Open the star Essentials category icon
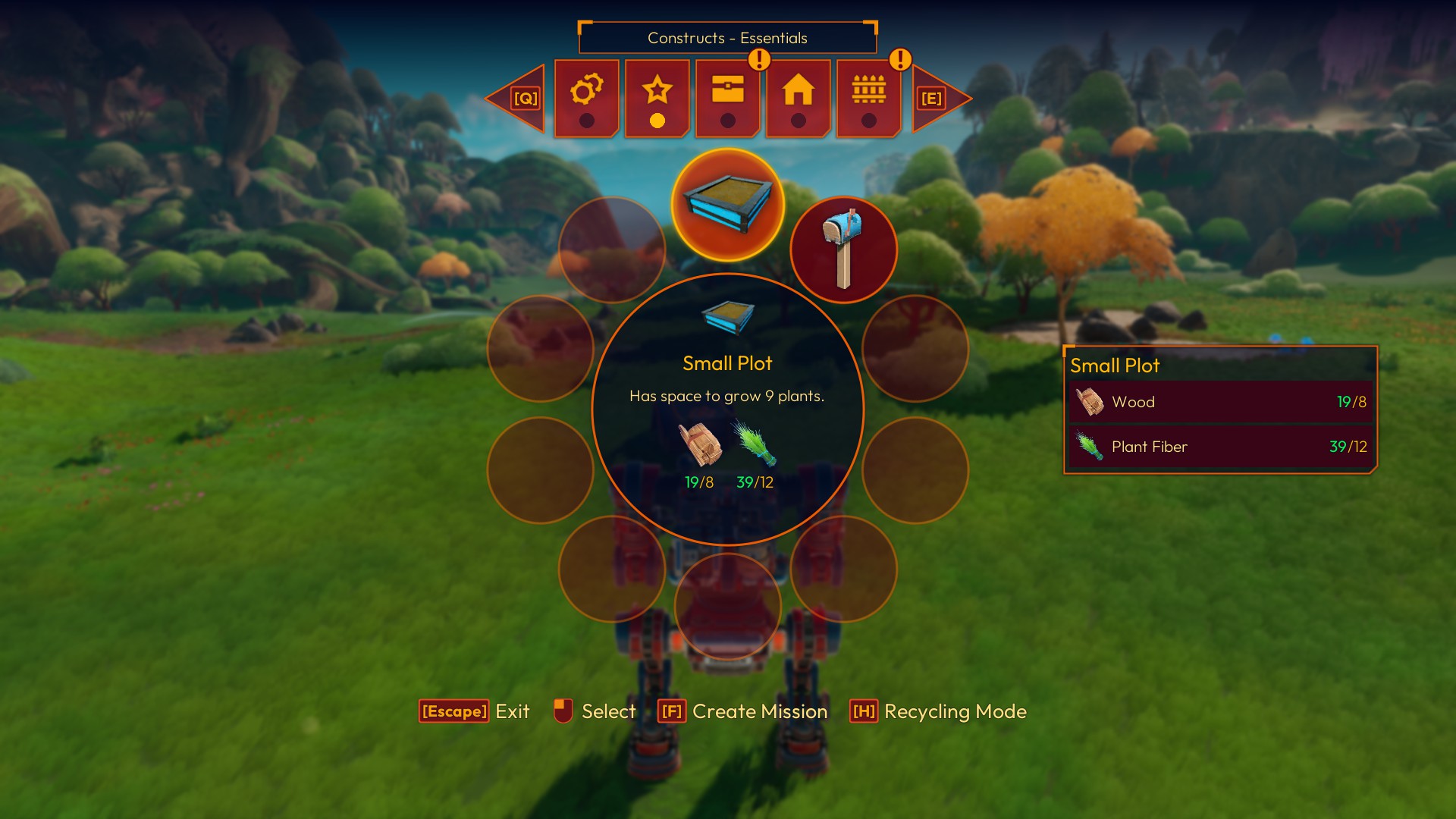1456x819 pixels. tap(657, 91)
